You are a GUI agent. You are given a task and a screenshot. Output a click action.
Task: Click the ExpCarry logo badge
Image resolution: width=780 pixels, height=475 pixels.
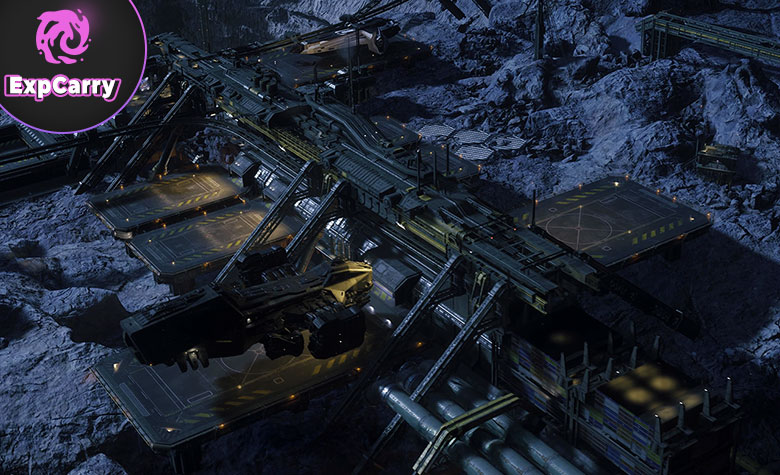point(62,57)
